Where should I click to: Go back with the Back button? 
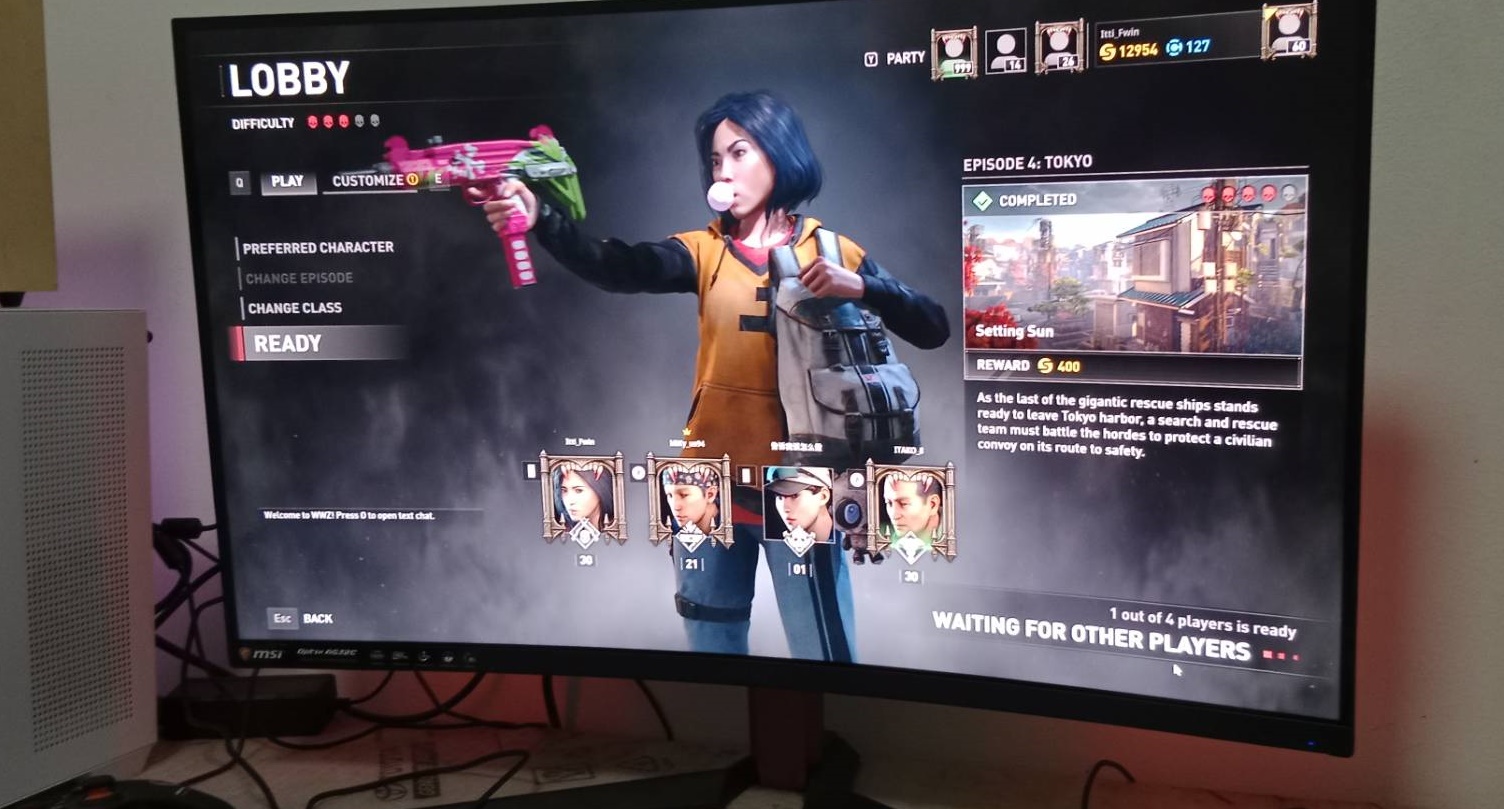317,618
